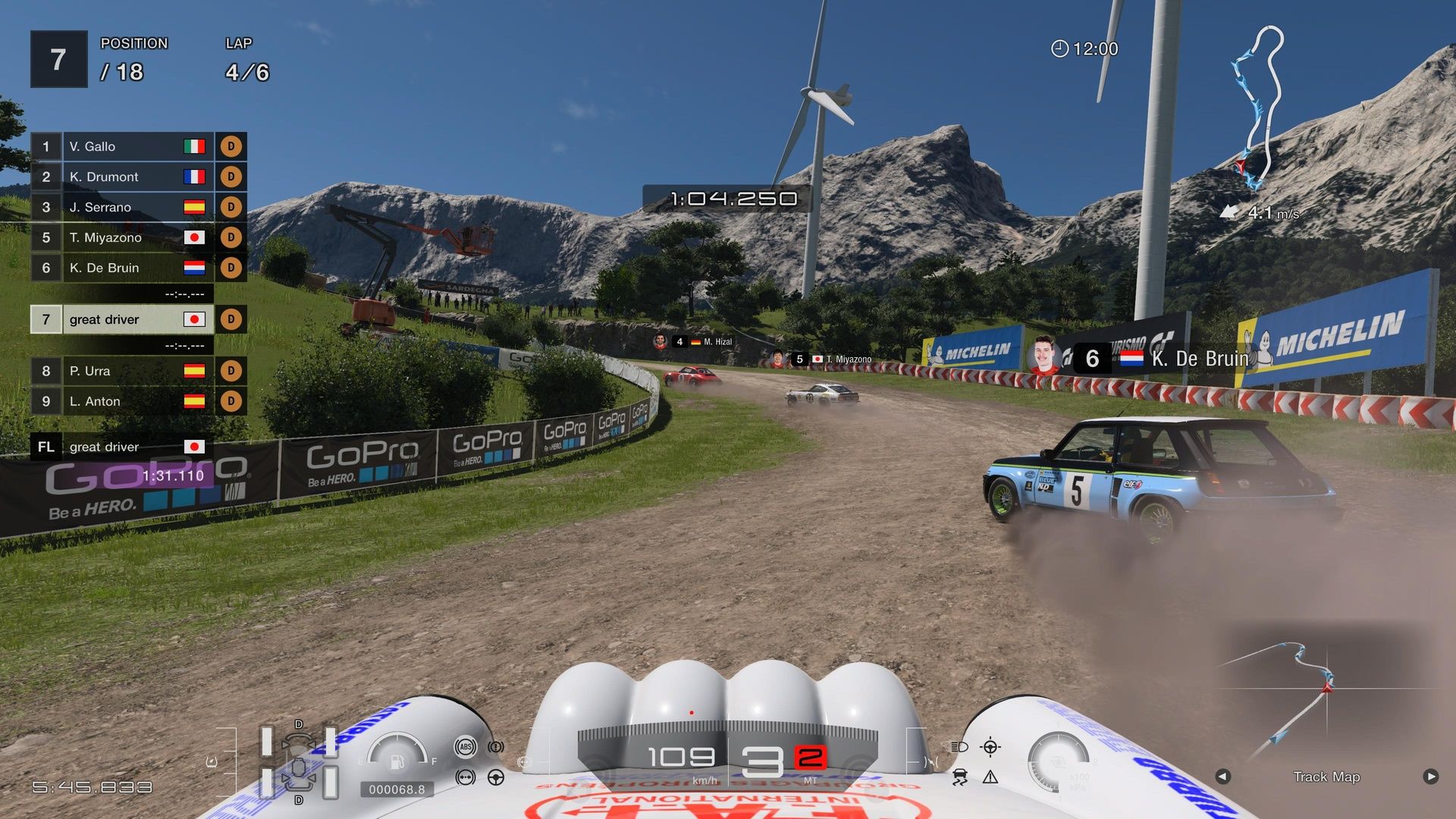The height and width of the screenshot is (819, 1456).
Task: Switch to the next MFD page arrow
Action: pyautogui.click(x=1430, y=777)
